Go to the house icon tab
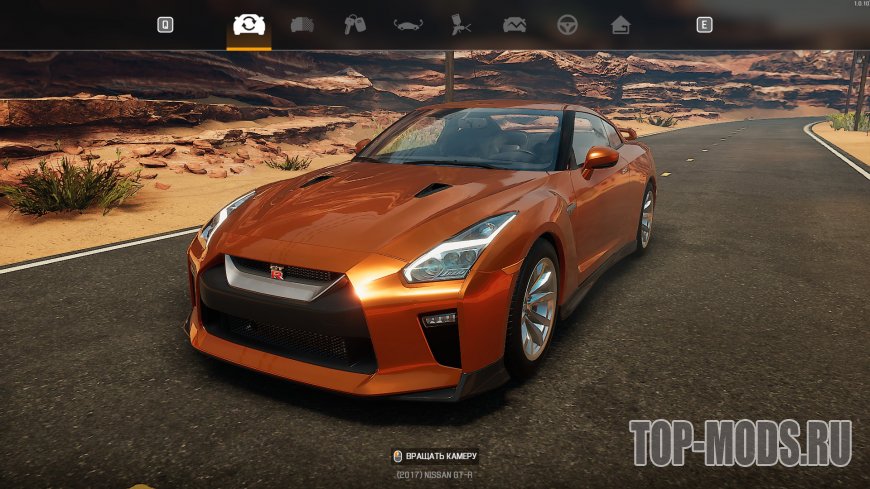This screenshot has height=489, width=870. [x=621, y=25]
